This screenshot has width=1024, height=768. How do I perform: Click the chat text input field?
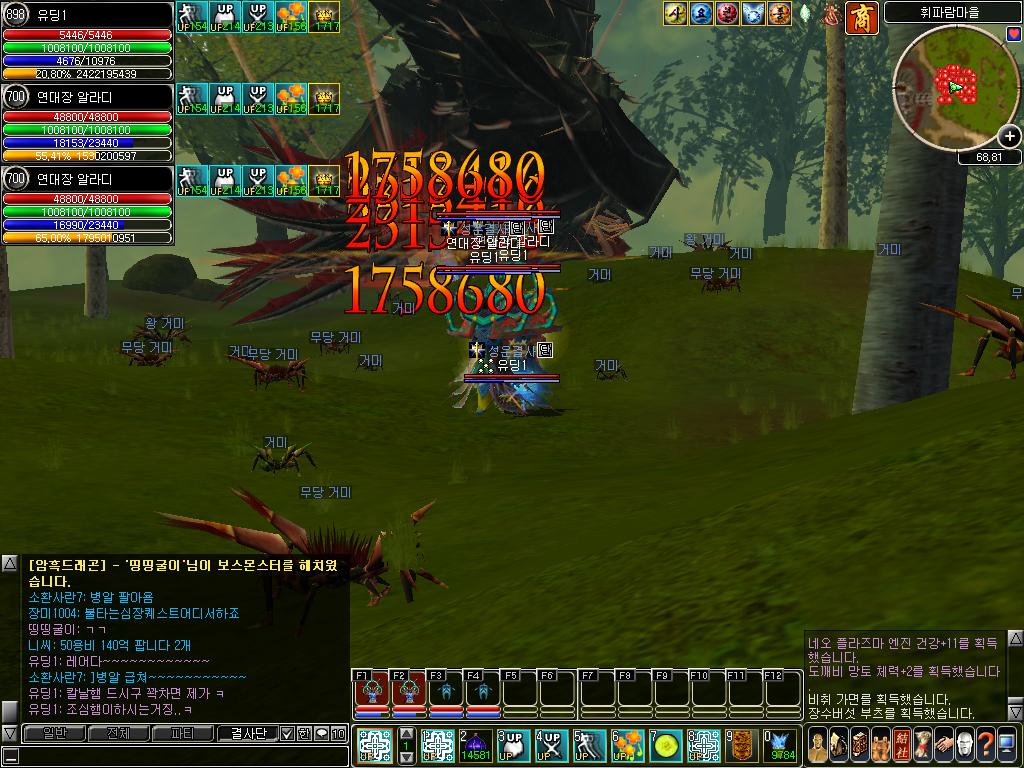[180, 757]
